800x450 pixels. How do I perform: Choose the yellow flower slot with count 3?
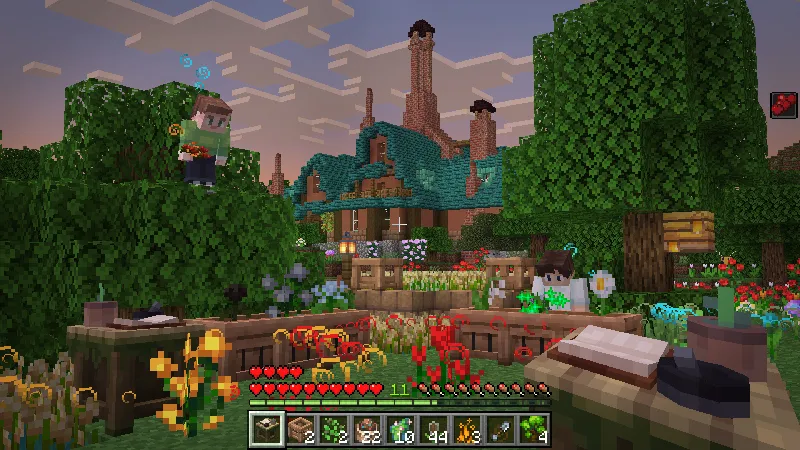467,428
